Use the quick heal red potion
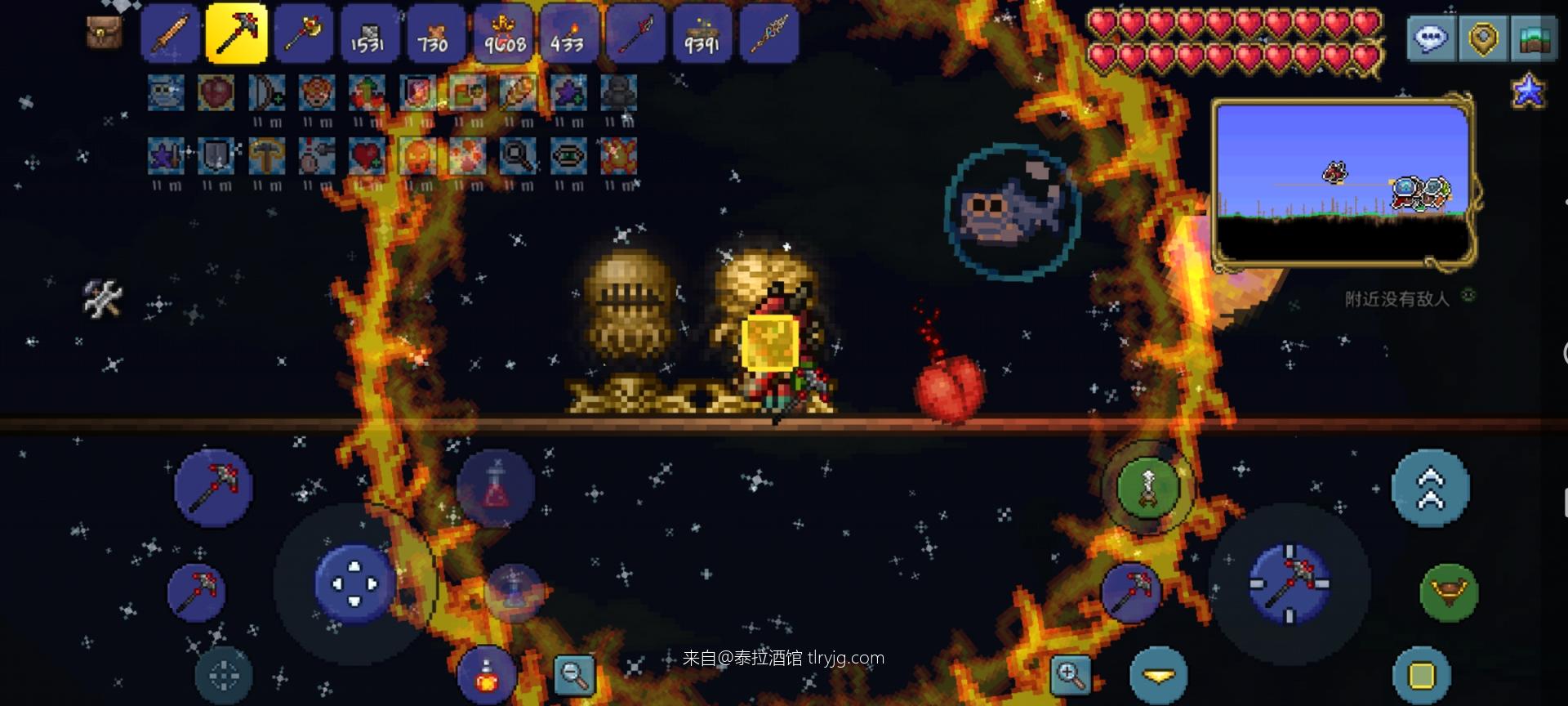Screen dimensions: 1568x706 pyautogui.click(x=495, y=488)
